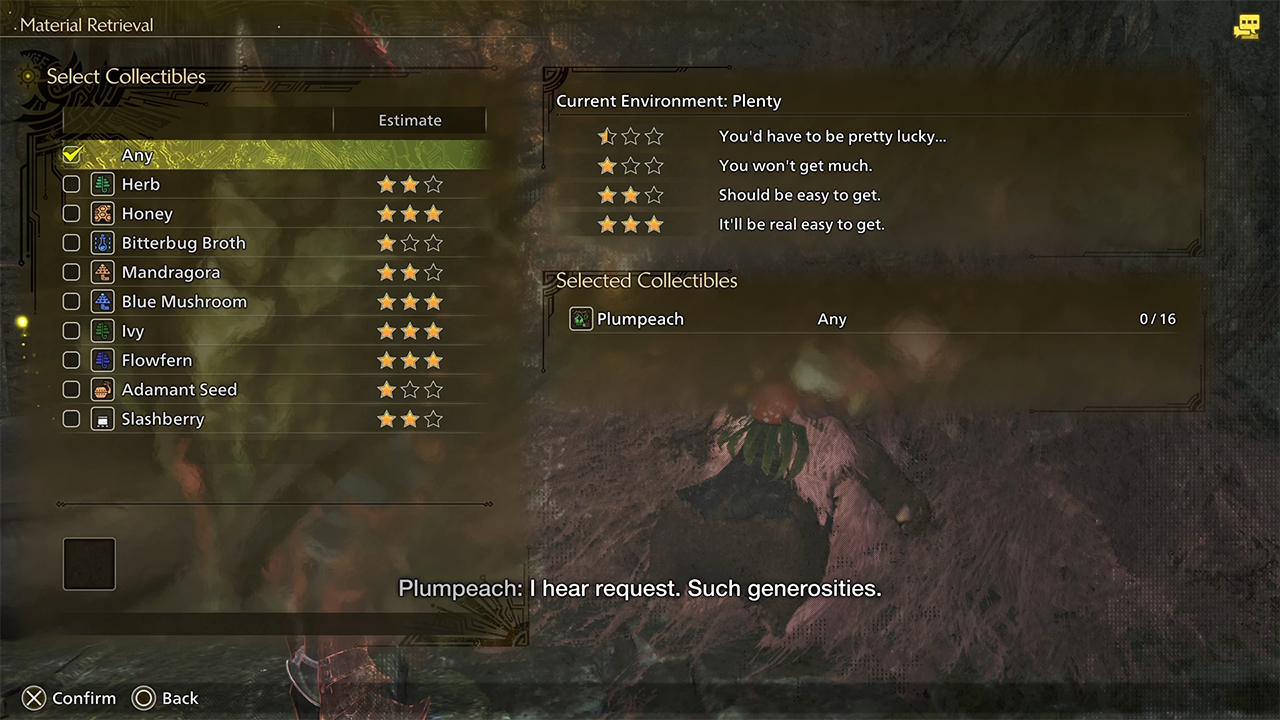
Task: Toggle the Ivy collectible checkbox
Action: click(71, 331)
